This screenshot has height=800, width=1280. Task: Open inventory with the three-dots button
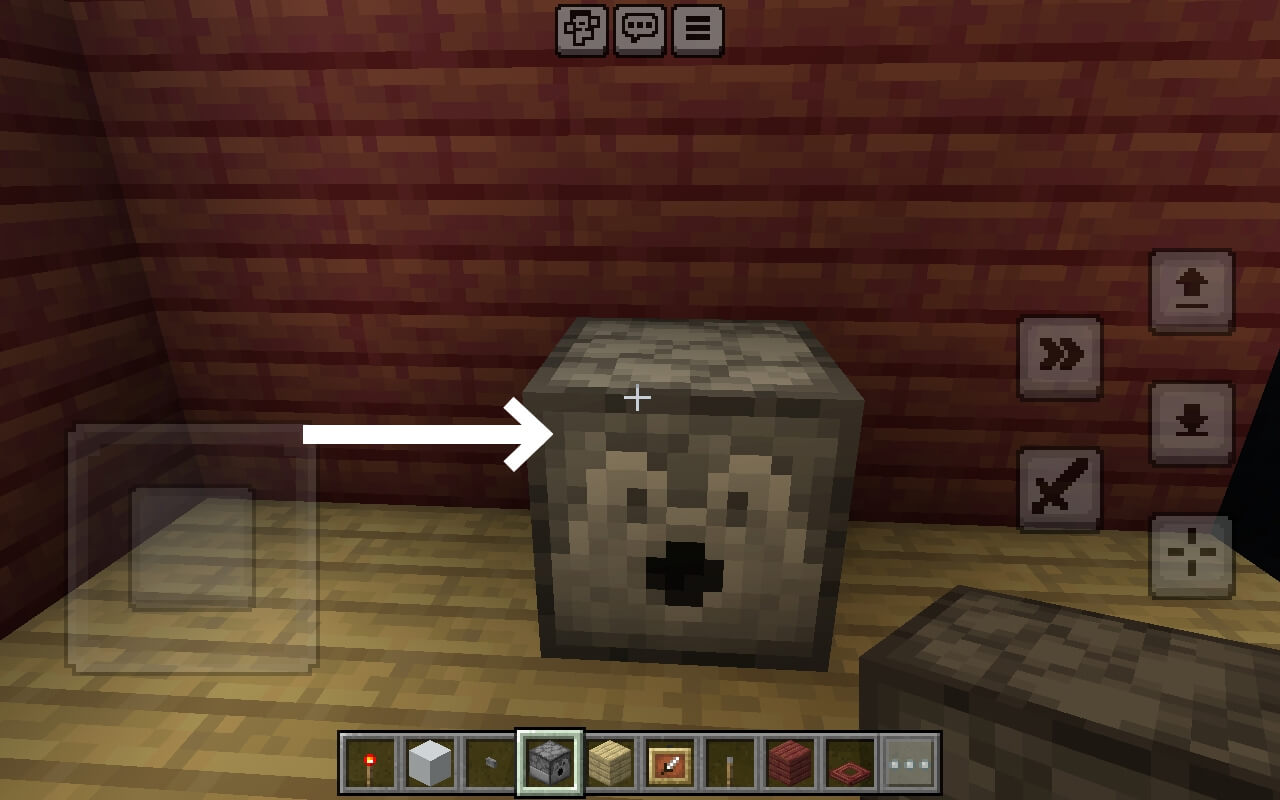coord(910,764)
